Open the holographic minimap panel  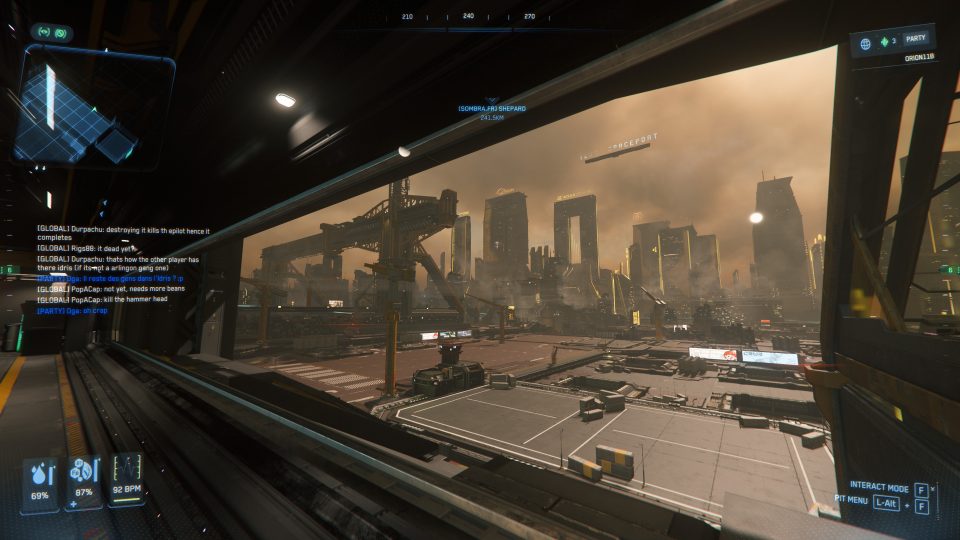coord(93,106)
